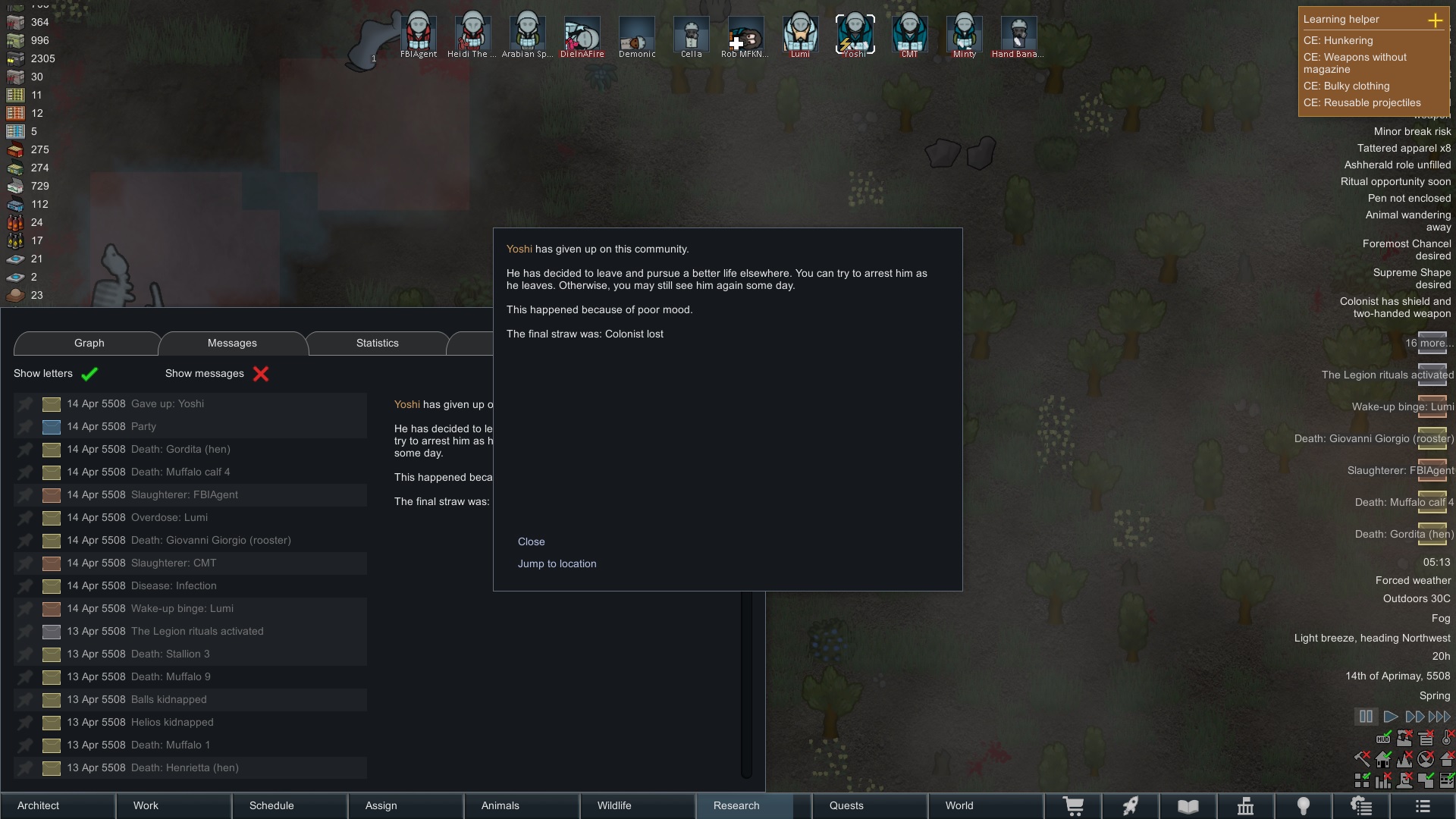Screen dimensions: 1456x819
Task: Select the Party letter in the list
Action: tap(143, 426)
